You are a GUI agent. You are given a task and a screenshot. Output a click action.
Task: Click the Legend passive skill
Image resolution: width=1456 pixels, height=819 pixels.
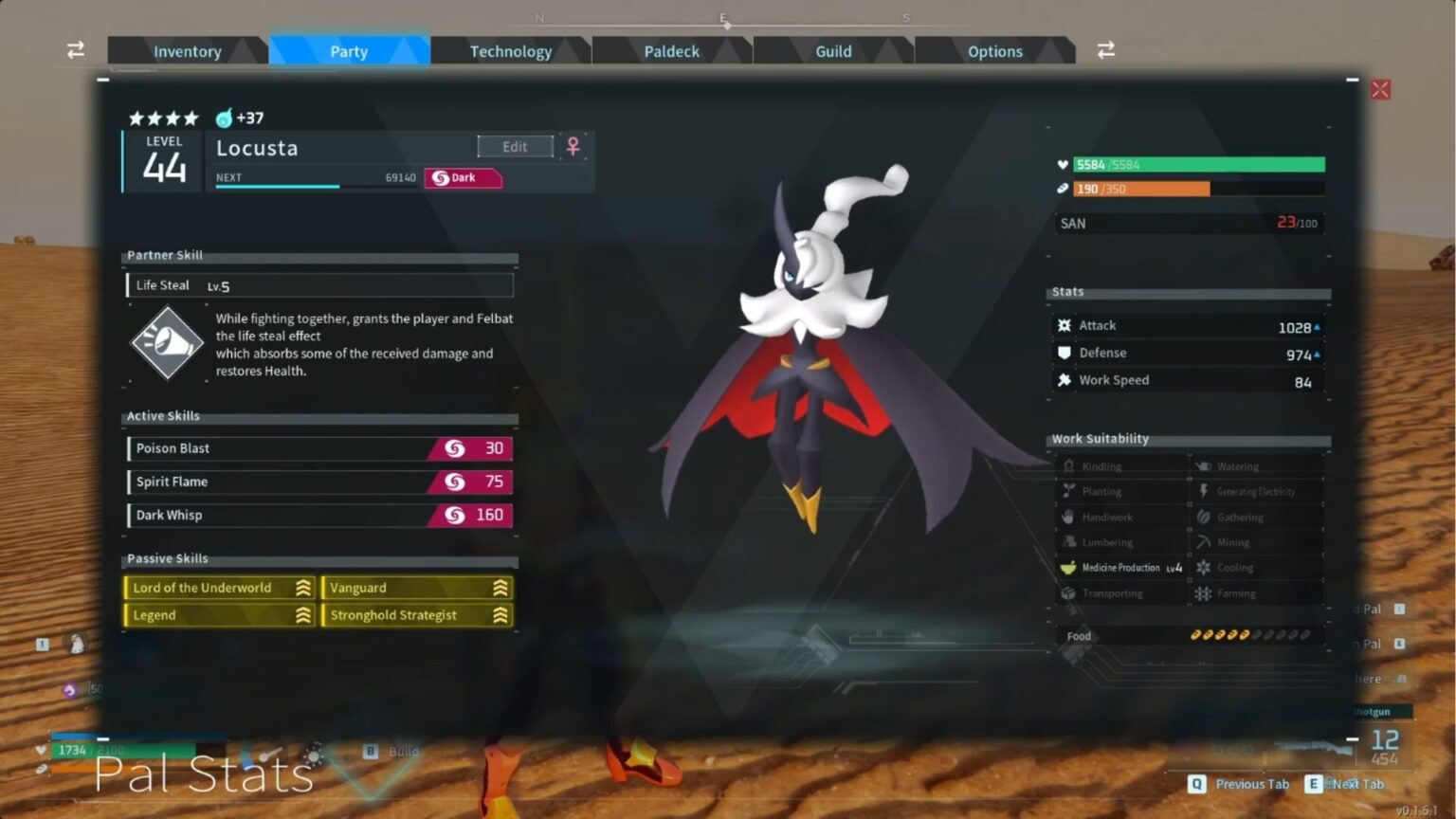220,615
